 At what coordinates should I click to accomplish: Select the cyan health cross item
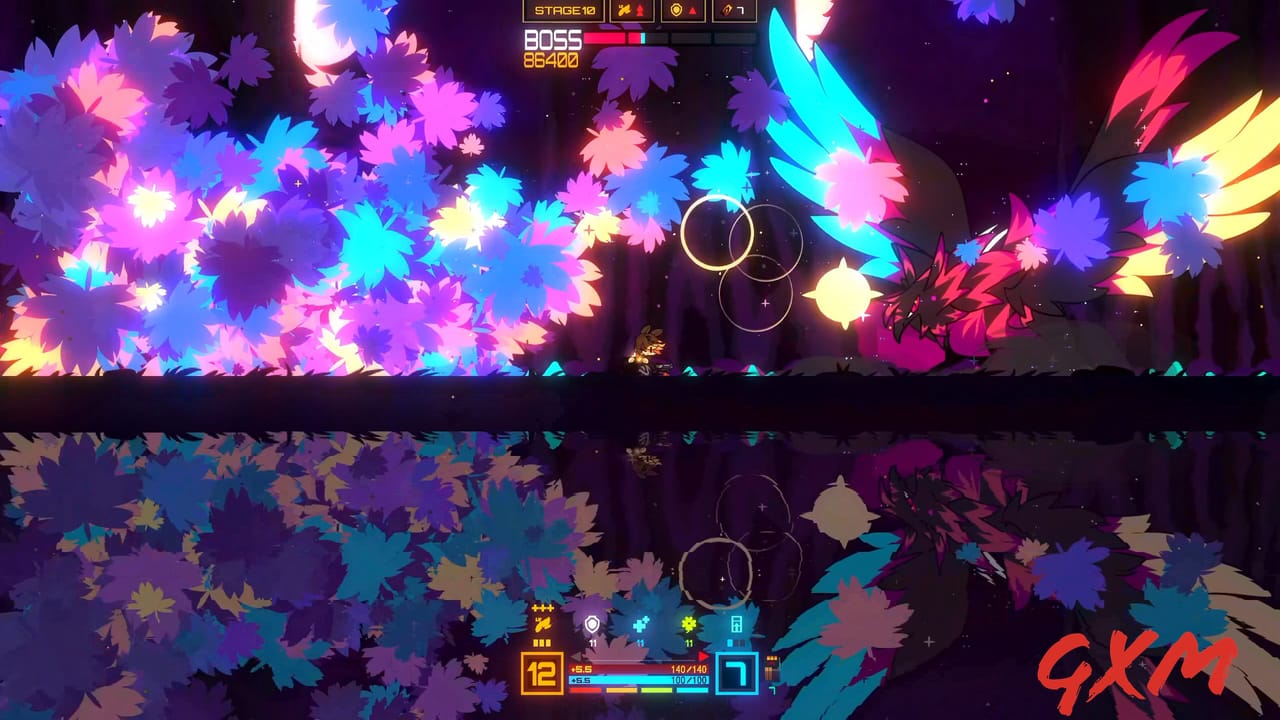click(640, 624)
